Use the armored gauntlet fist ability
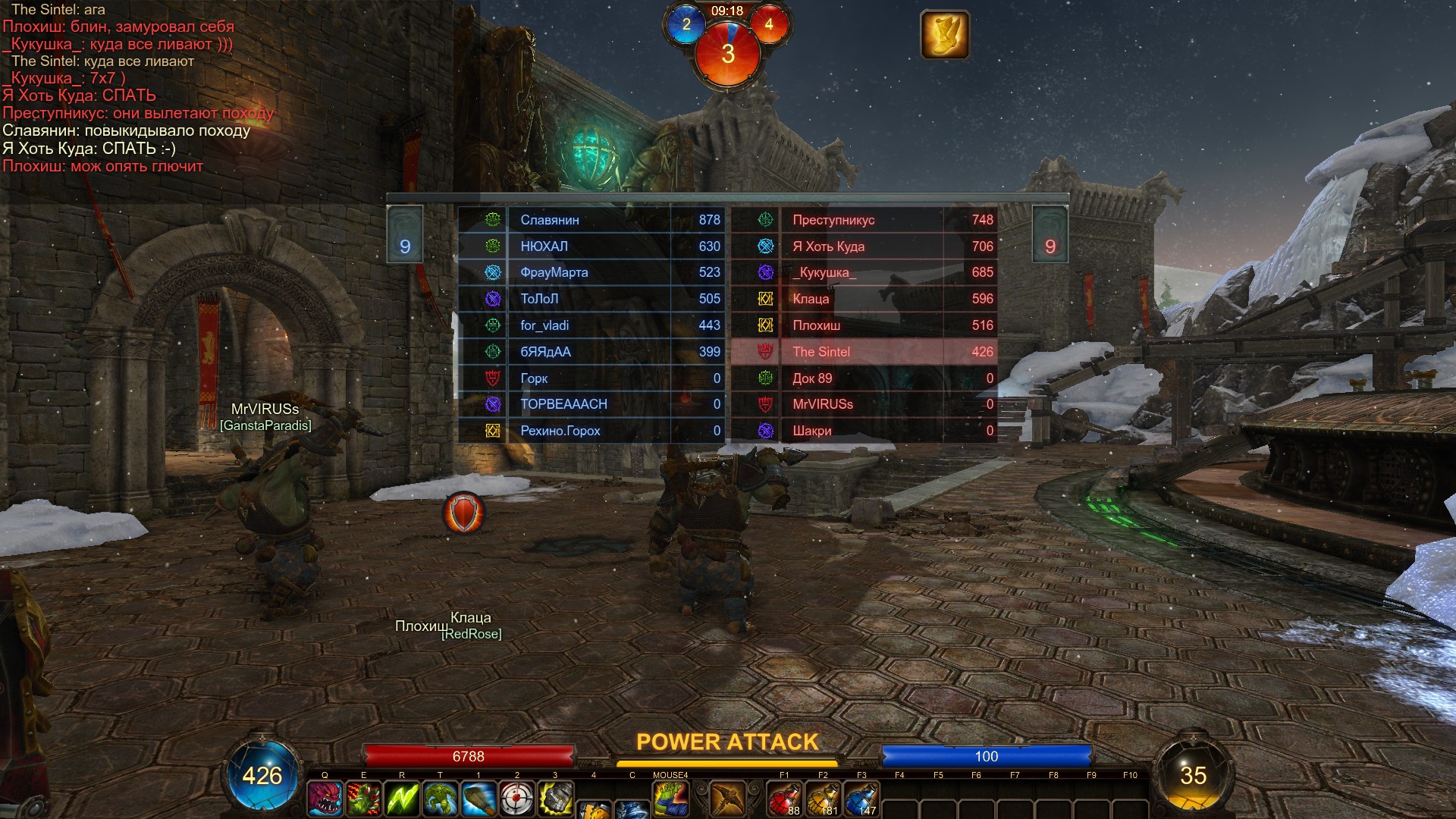 coord(555,799)
